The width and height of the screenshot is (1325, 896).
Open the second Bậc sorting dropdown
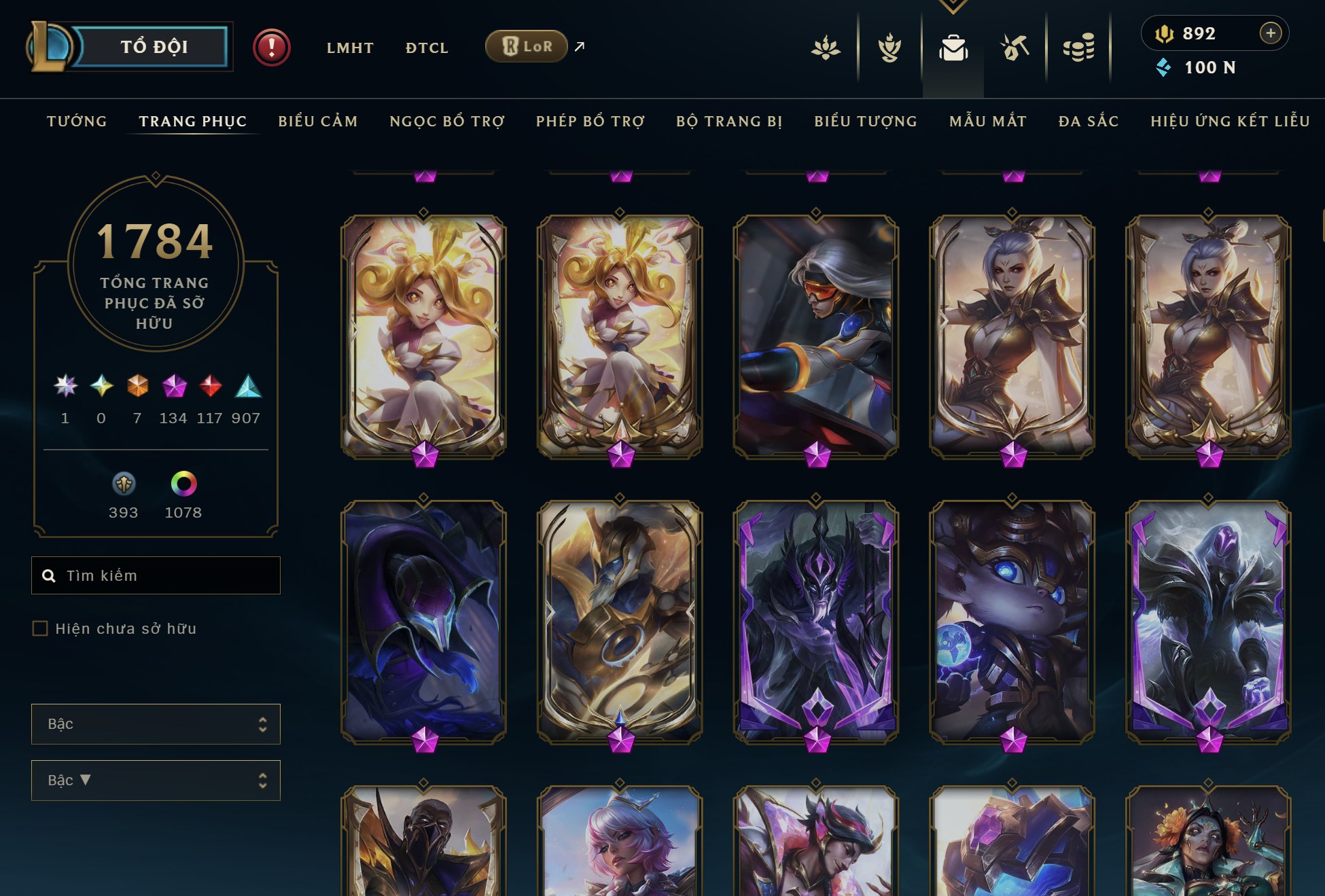(x=155, y=780)
